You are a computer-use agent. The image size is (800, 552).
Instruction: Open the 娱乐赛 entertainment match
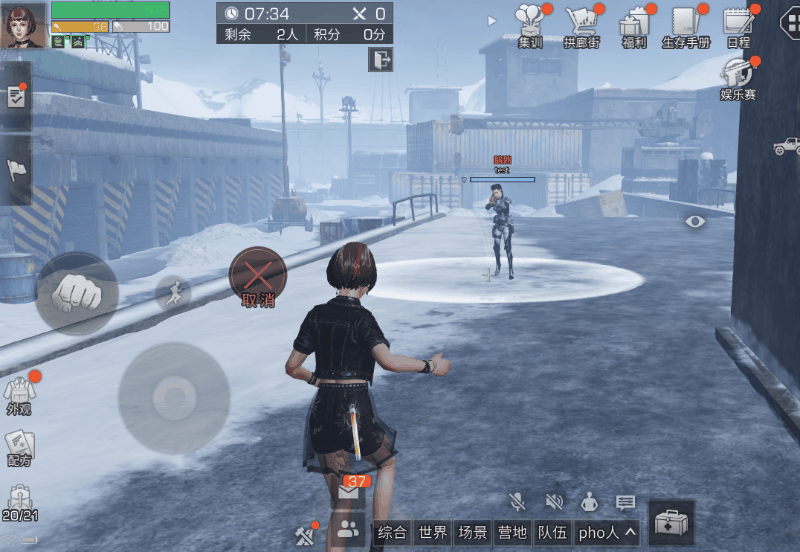738,76
